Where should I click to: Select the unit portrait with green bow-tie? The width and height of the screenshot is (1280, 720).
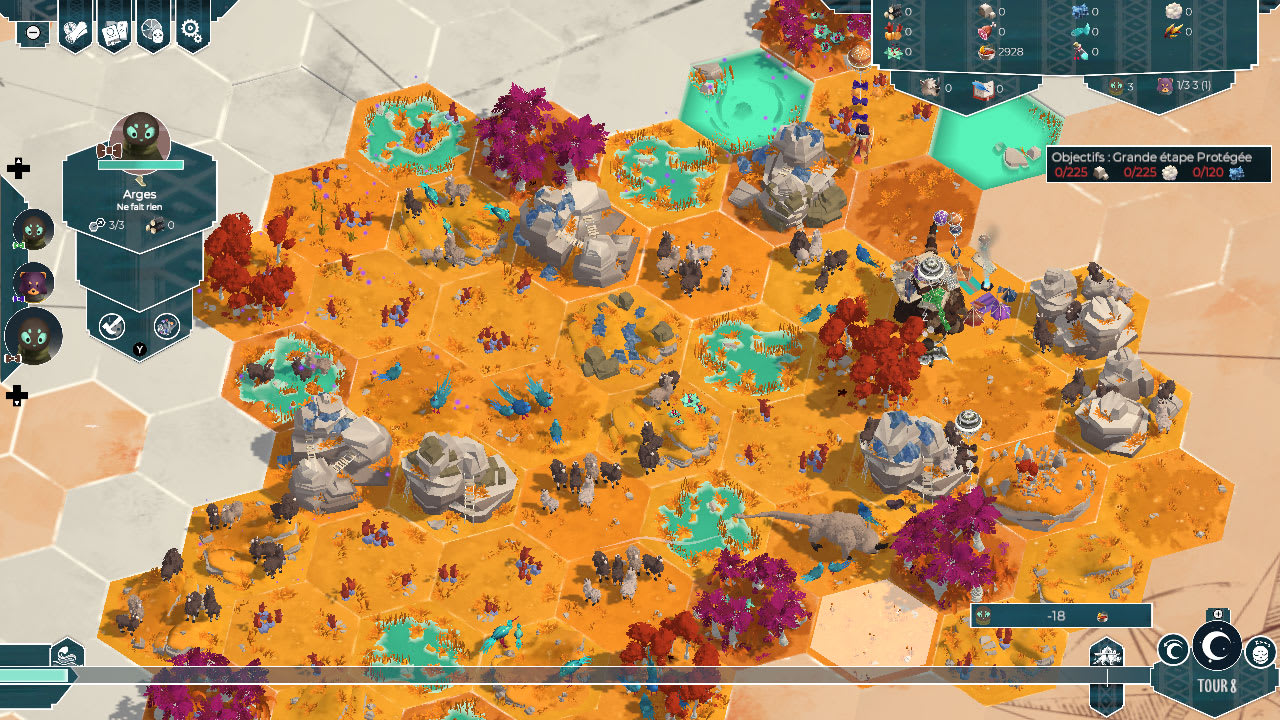[33, 230]
